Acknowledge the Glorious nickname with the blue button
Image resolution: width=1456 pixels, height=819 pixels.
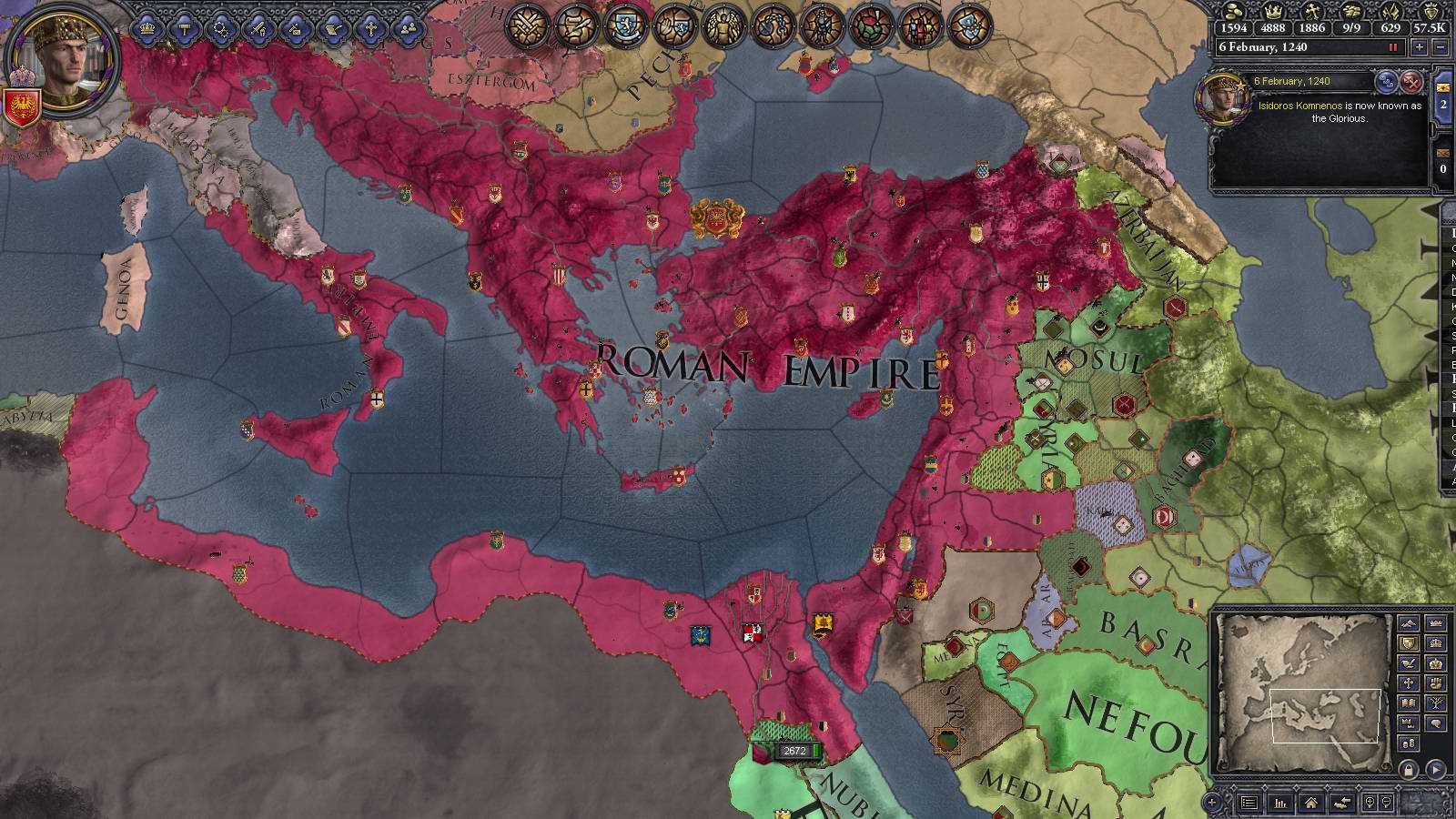coord(1387,82)
